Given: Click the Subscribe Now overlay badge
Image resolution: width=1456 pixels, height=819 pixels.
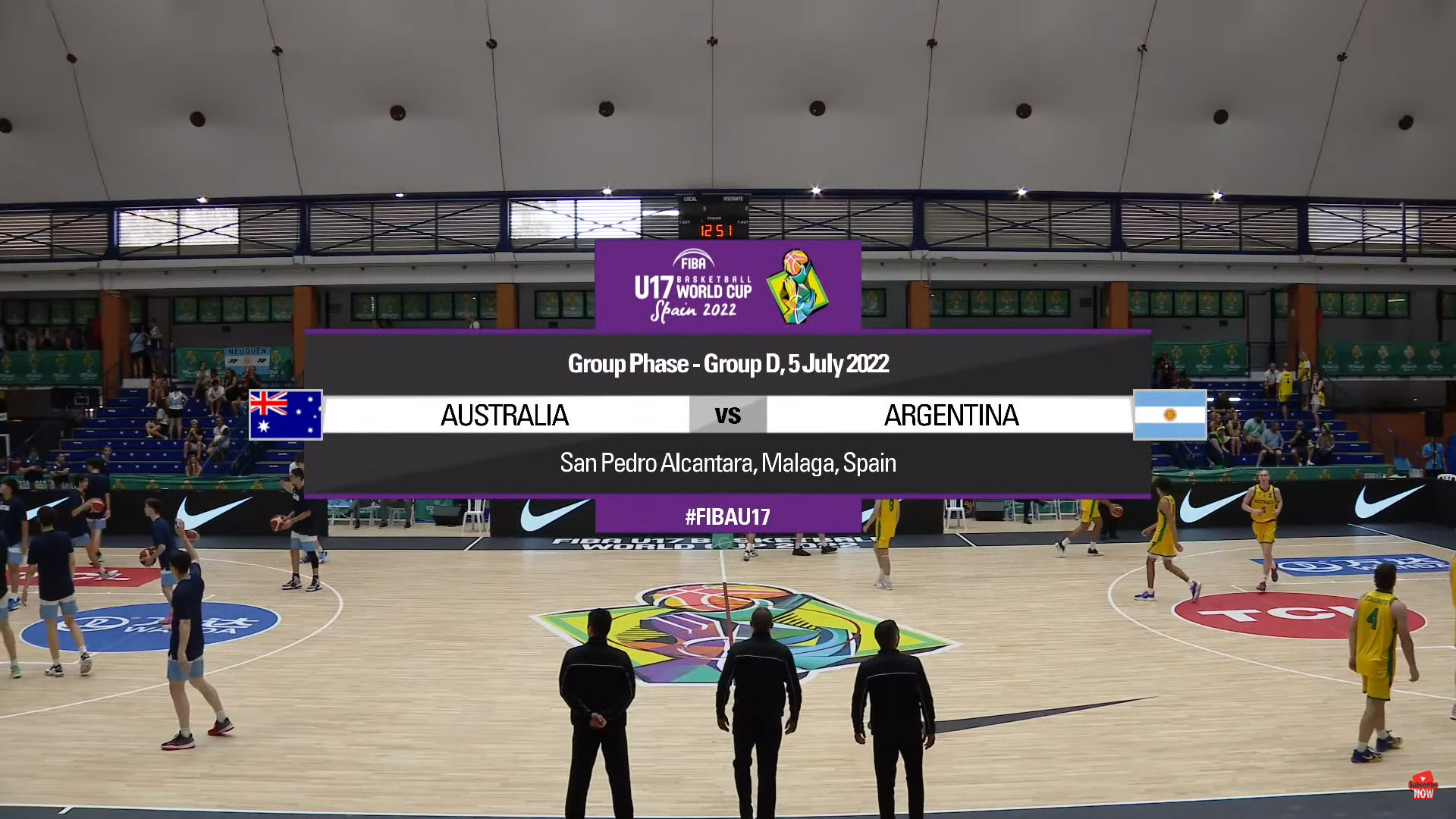Looking at the screenshot, I should click(1423, 786).
